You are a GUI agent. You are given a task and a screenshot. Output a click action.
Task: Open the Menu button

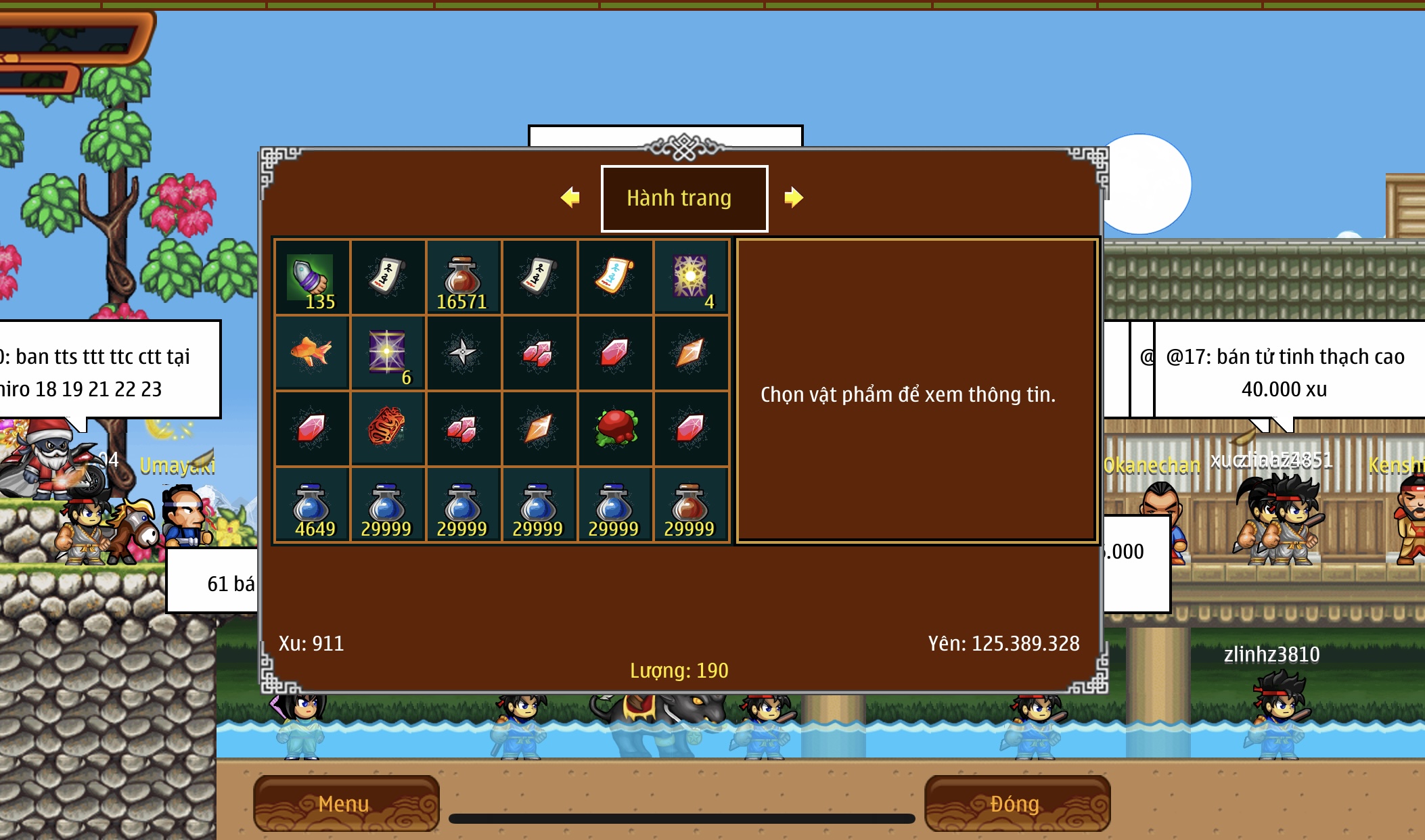[x=346, y=803]
